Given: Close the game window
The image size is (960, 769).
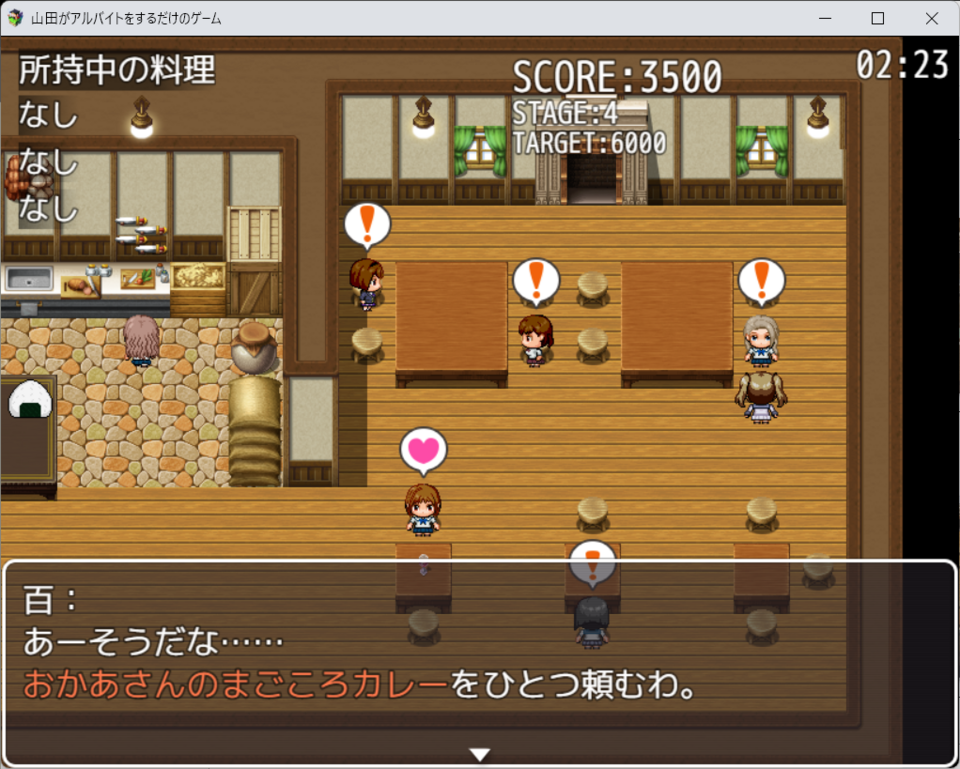Looking at the screenshot, I should (932, 18).
